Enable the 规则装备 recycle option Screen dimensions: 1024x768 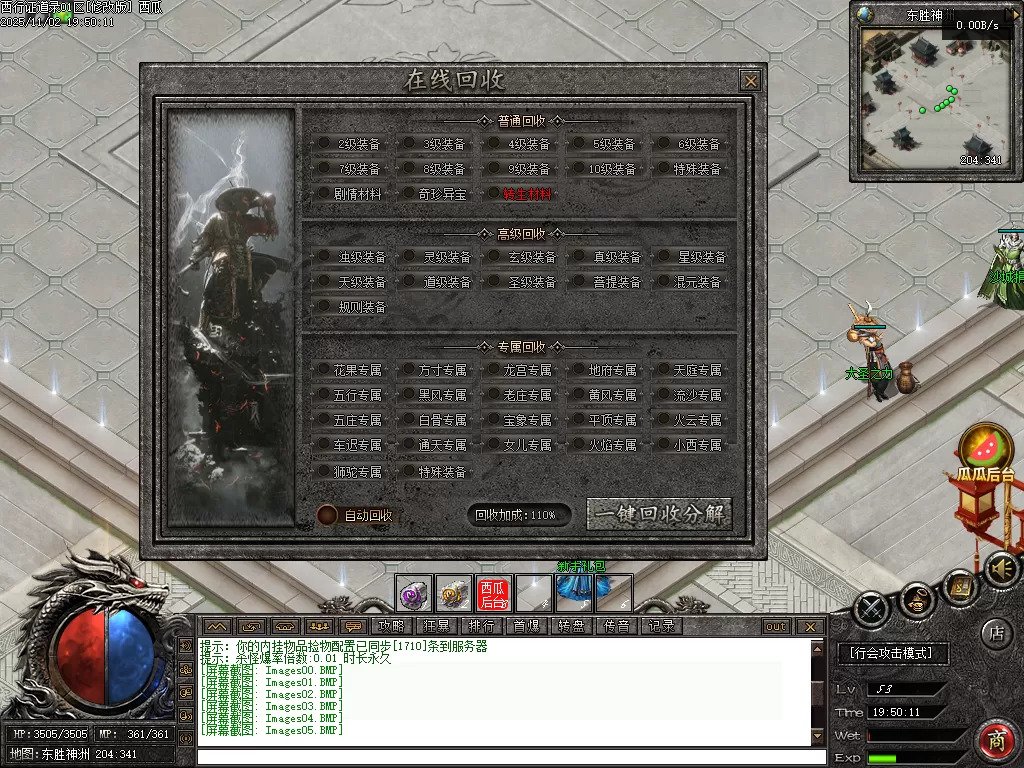324,307
